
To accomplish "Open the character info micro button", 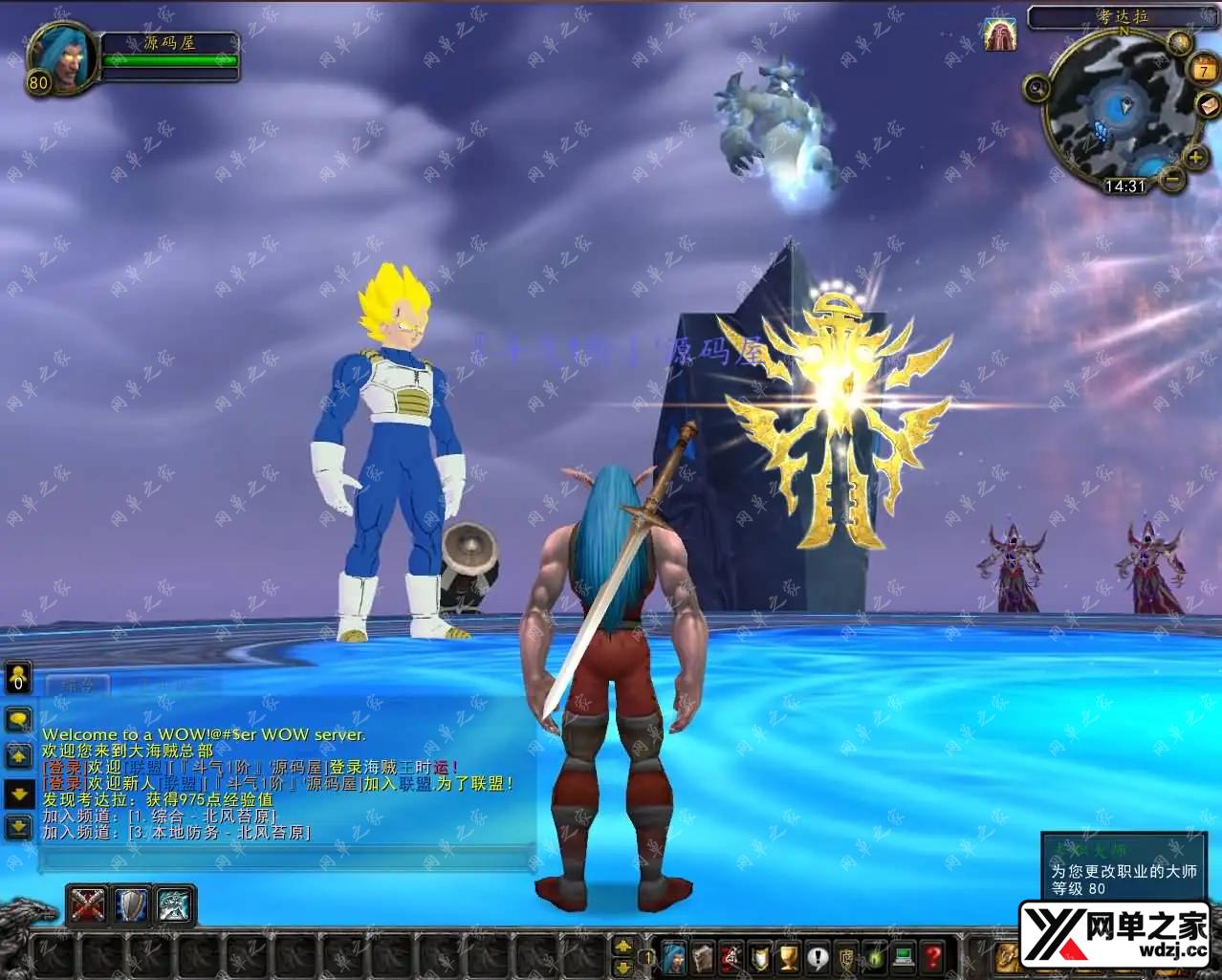I will tap(674, 955).
